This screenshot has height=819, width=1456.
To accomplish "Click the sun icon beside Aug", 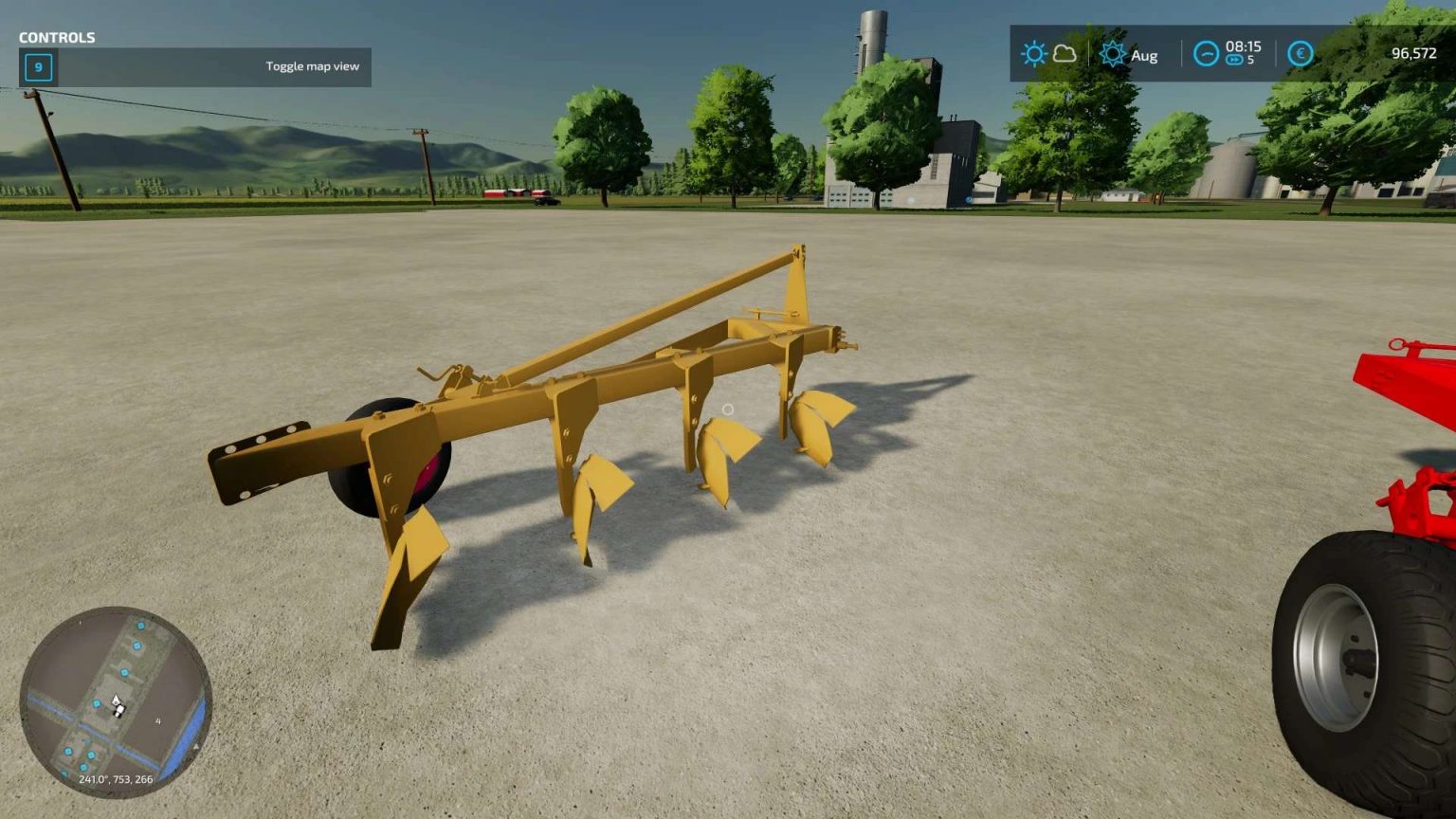I will pyautogui.click(x=1111, y=55).
